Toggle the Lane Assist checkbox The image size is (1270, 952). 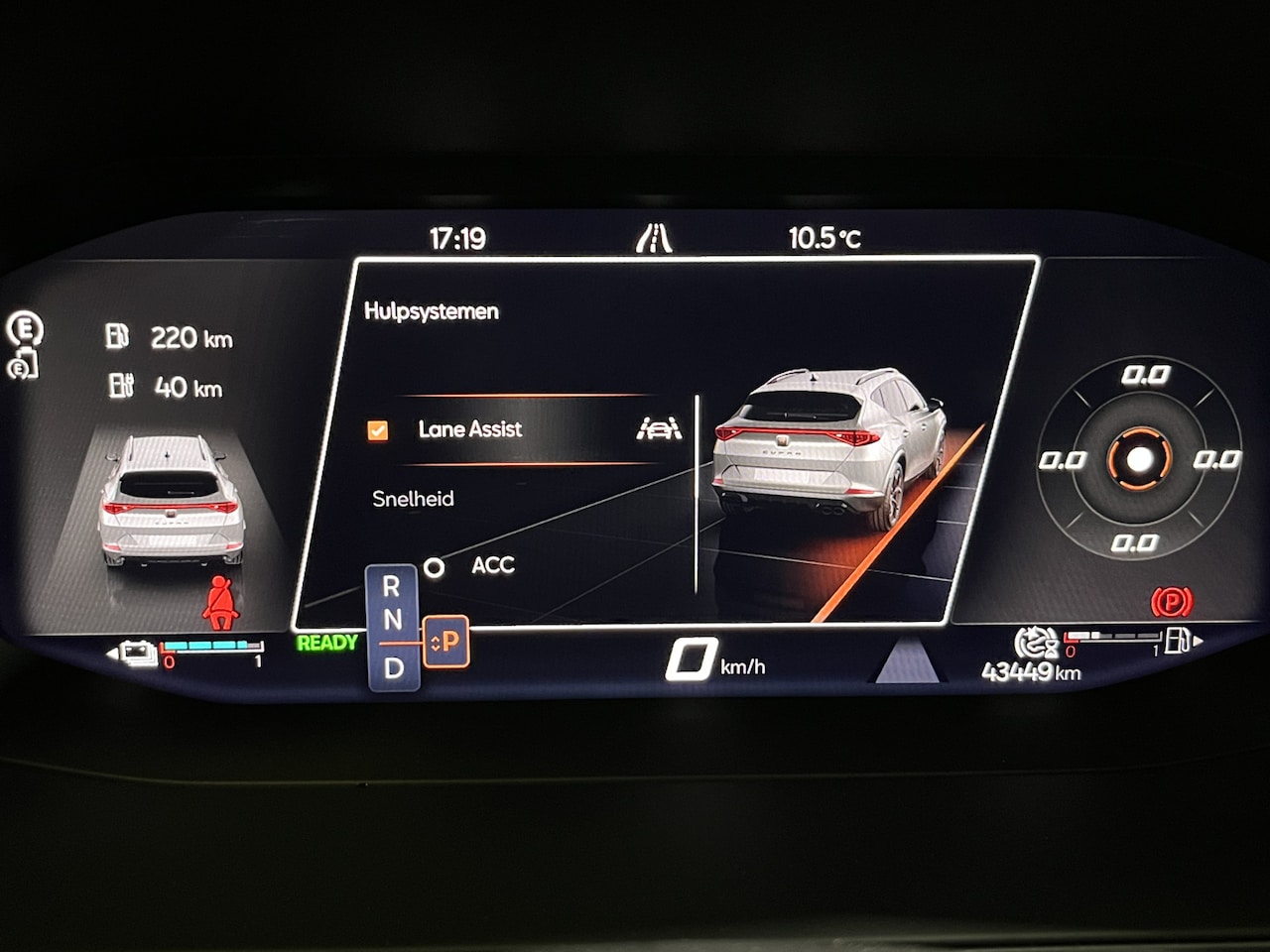coord(377,430)
